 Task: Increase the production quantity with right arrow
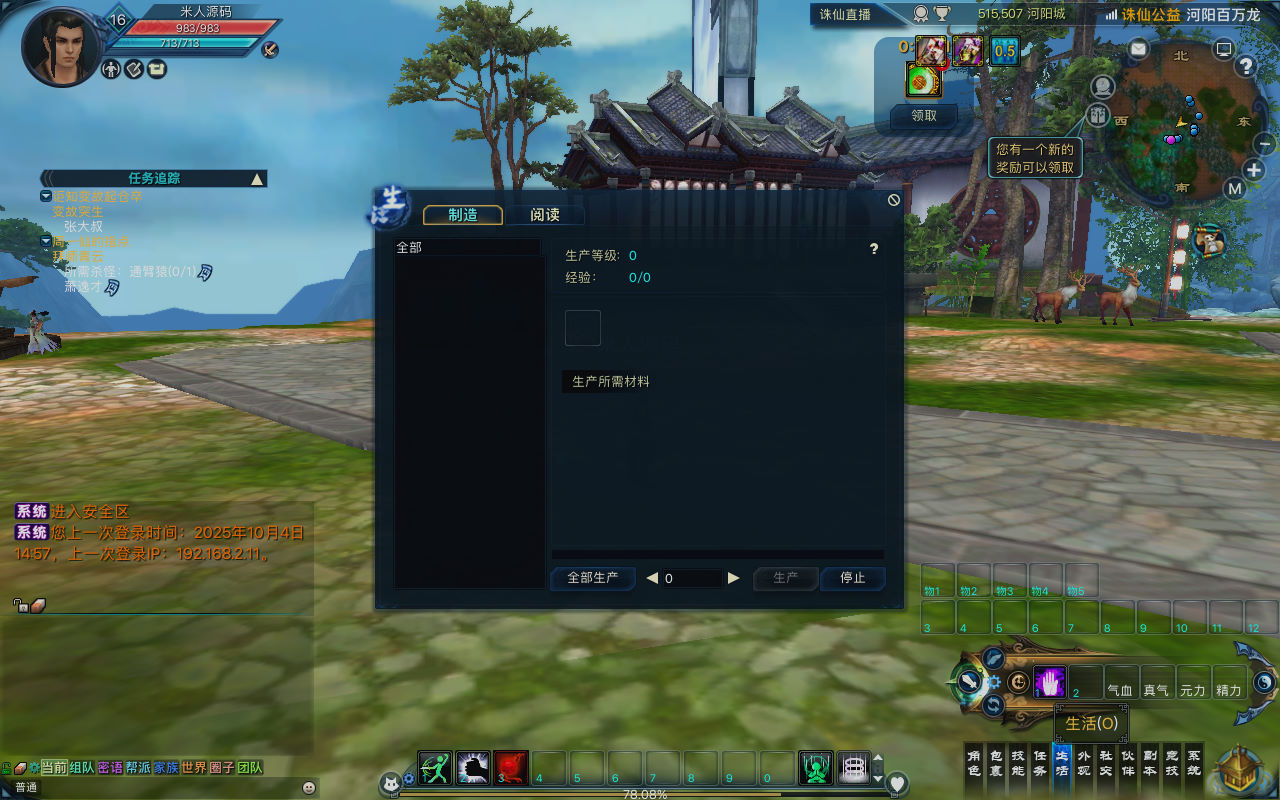click(734, 578)
